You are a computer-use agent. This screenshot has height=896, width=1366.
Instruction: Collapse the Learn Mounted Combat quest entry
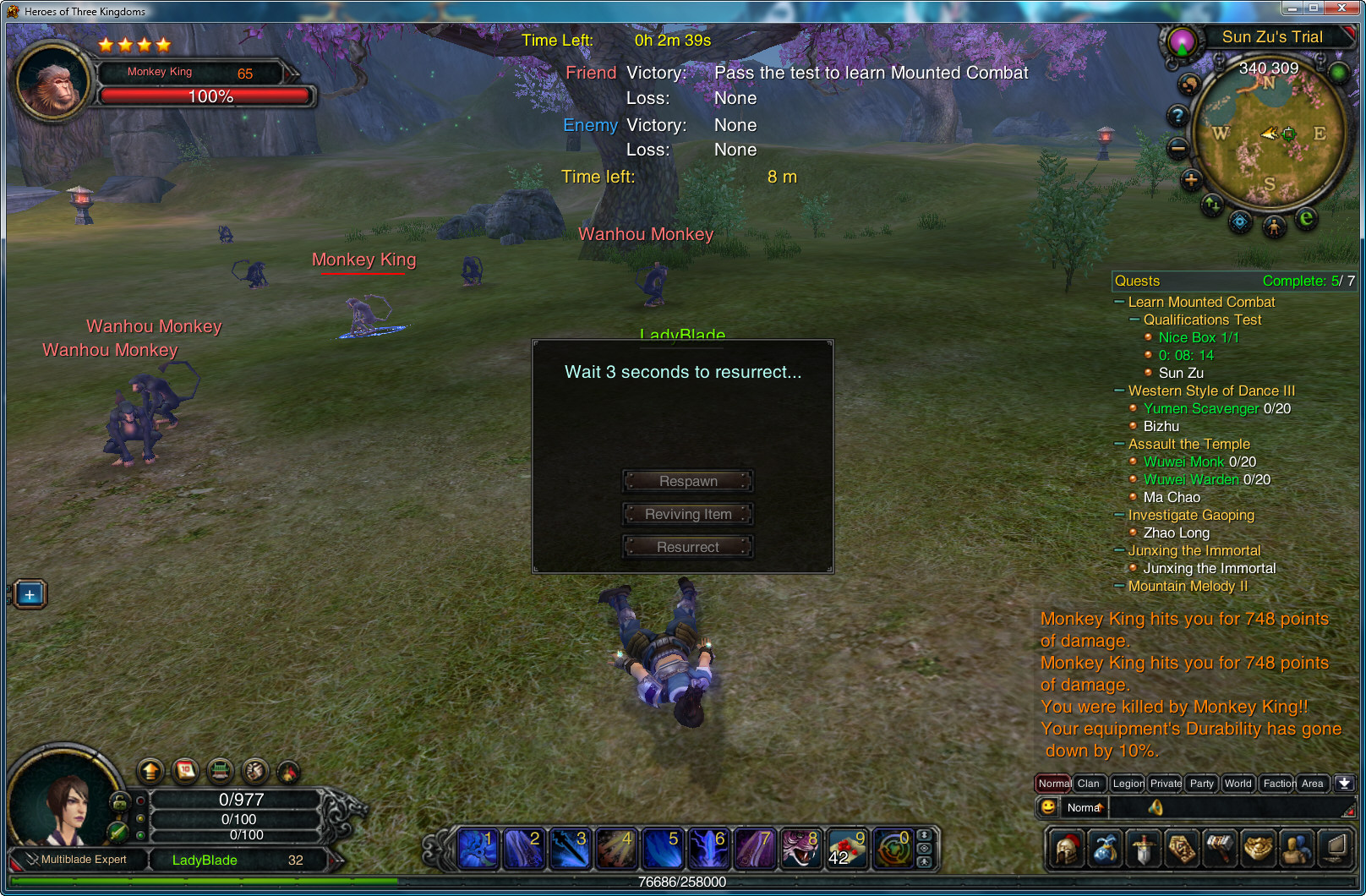click(x=1119, y=302)
